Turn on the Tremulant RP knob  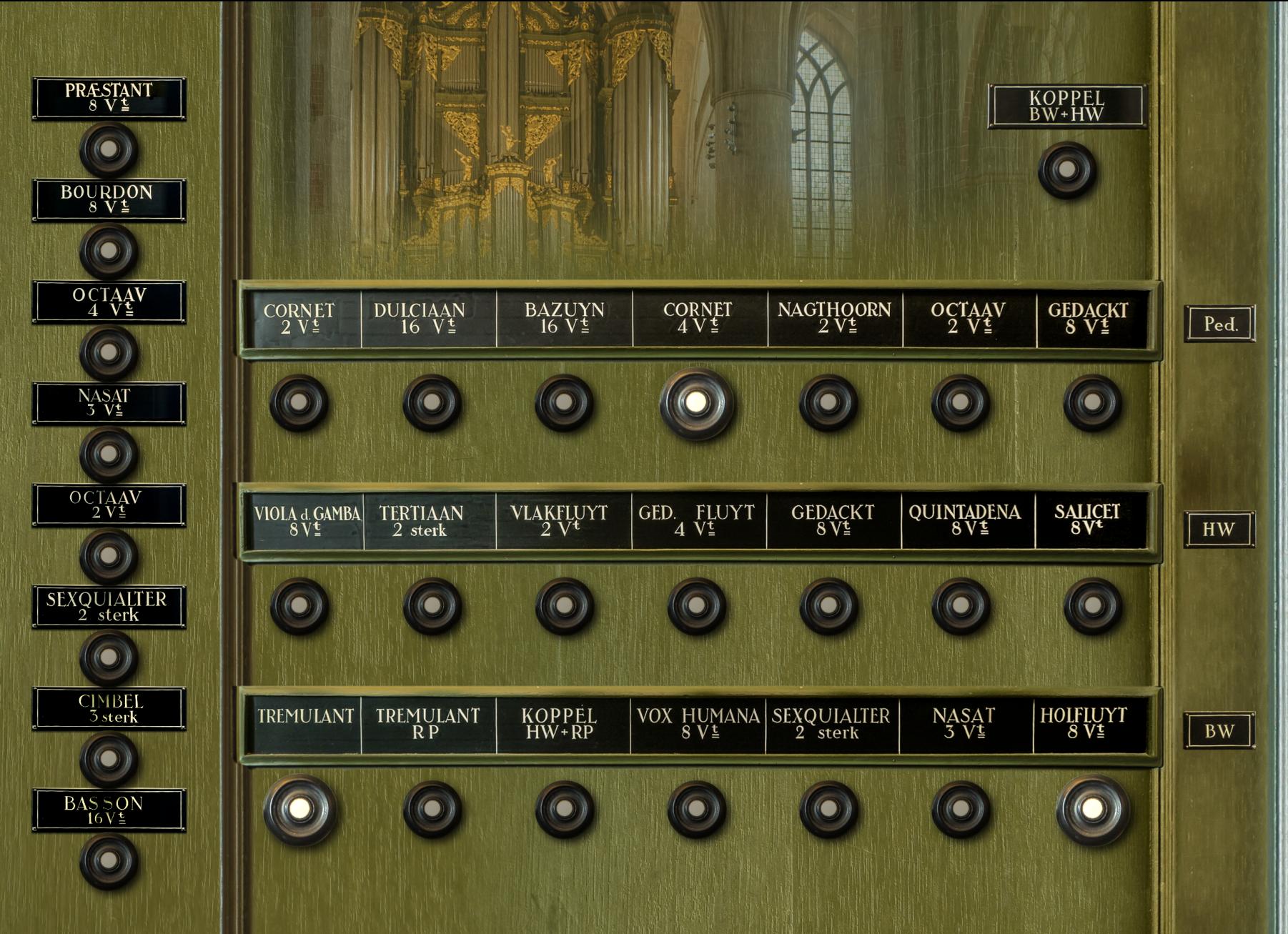[432, 809]
